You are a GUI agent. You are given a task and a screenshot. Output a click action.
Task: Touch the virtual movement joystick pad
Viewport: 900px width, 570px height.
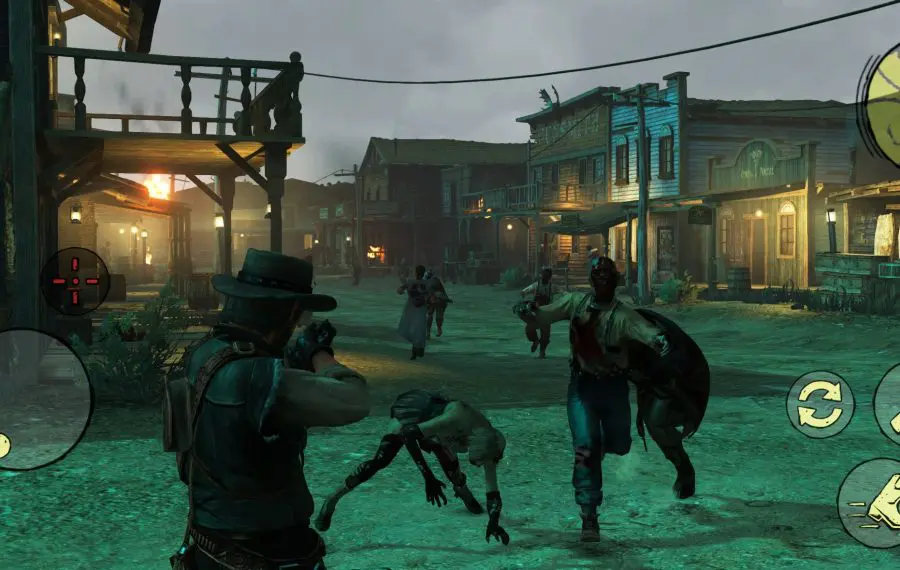click(x=38, y=398)
